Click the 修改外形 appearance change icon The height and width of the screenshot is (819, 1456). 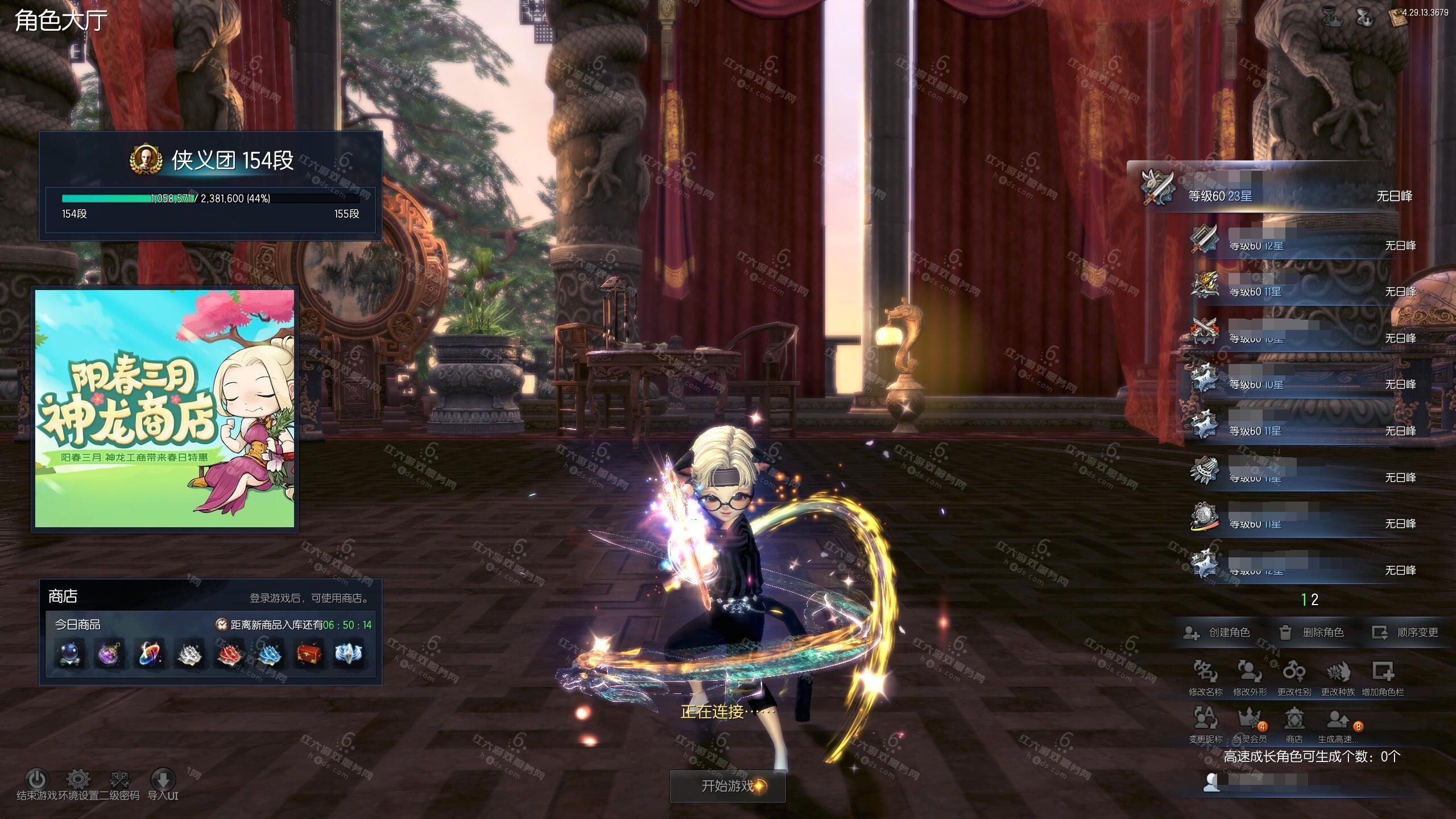[1250, 673]
